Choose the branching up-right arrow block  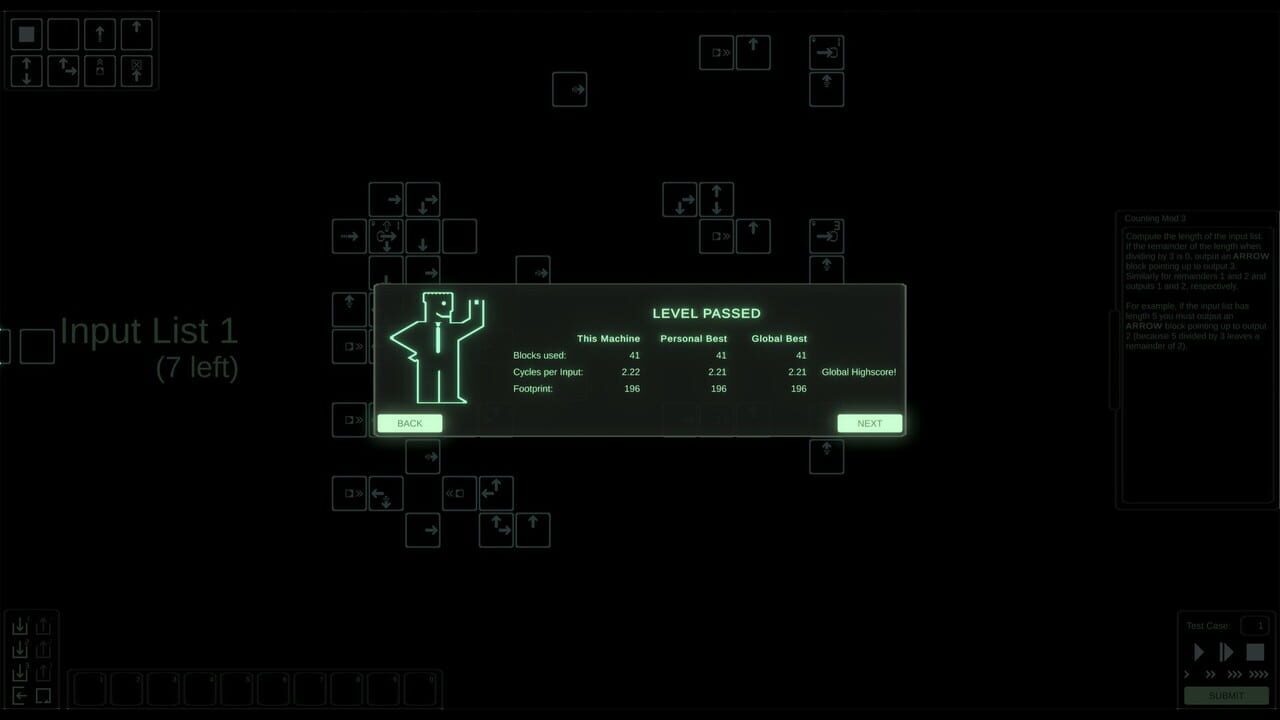coord(63,71)
